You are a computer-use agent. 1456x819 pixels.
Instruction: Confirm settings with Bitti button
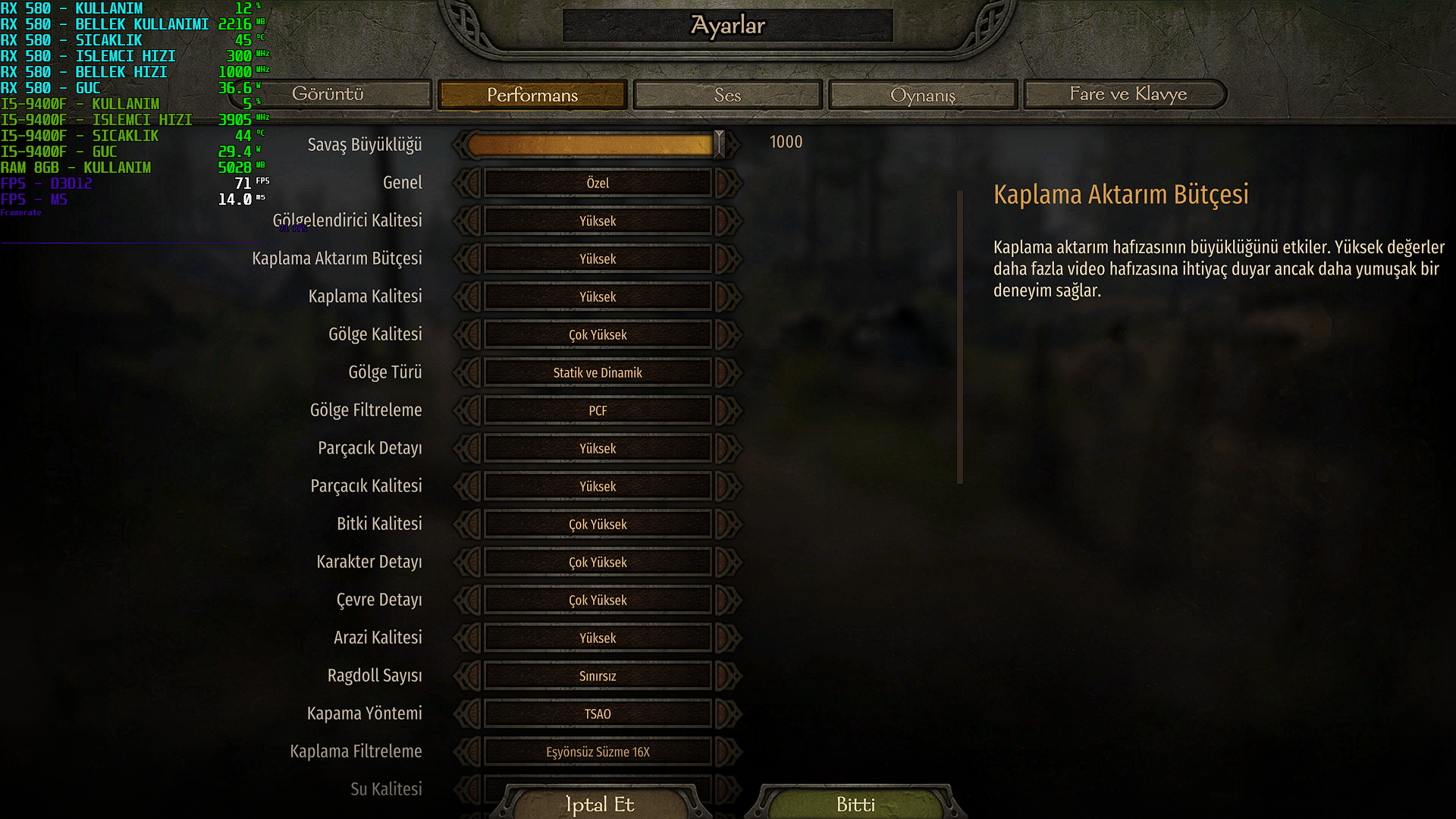click(x=855, y=804)
